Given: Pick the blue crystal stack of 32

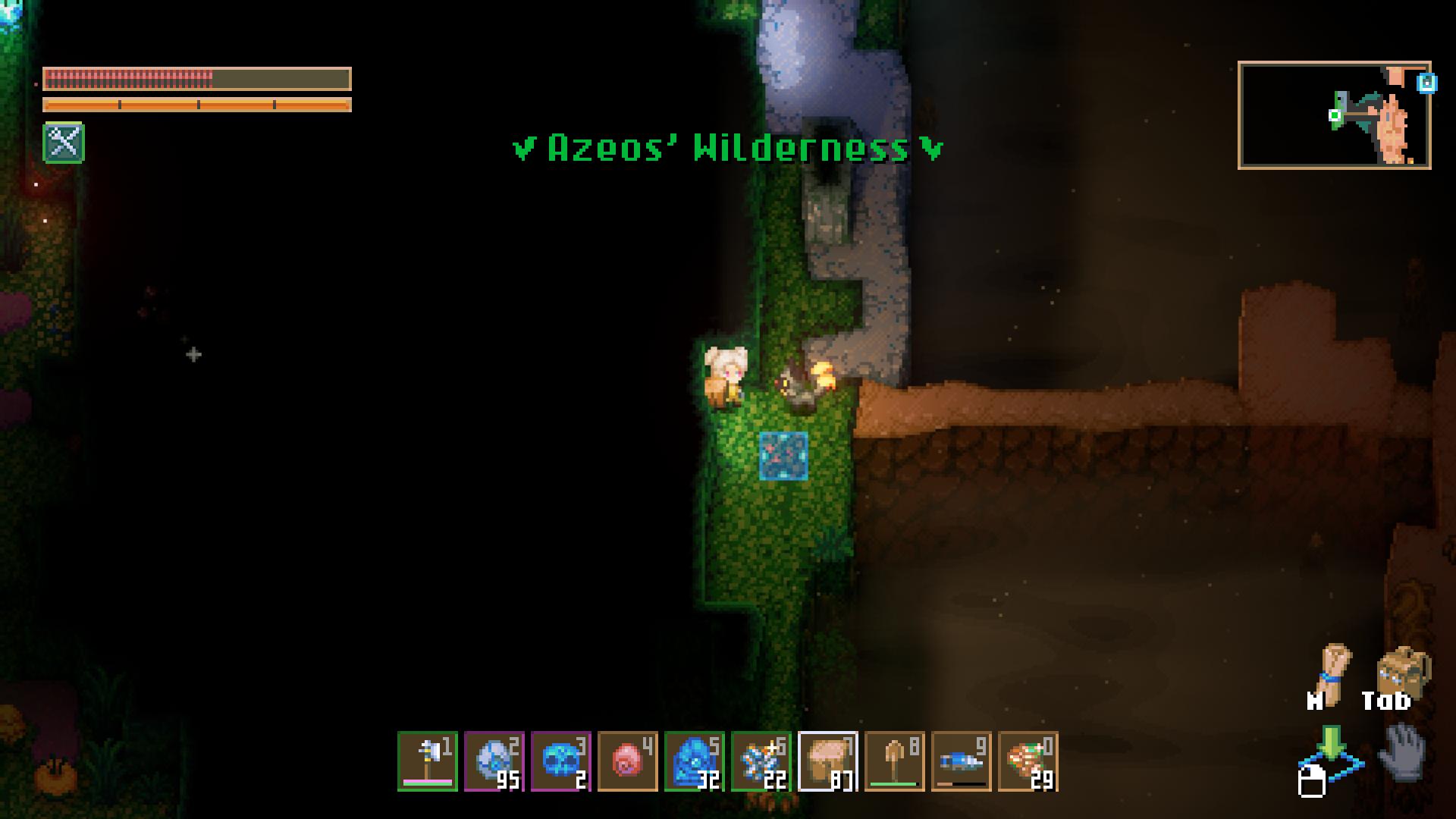Looking at the screenshot, I should coord(695,761).
